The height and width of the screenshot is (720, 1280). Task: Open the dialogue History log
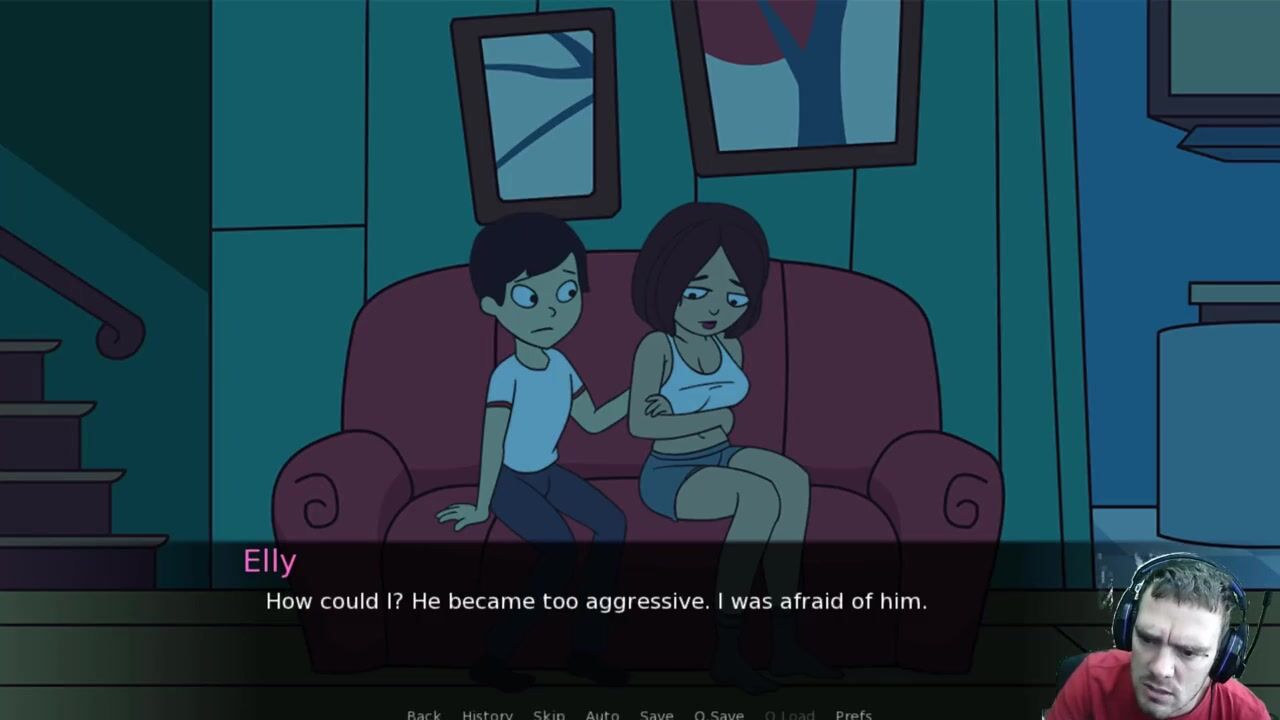pyautogui.click(x=487, y=714)
